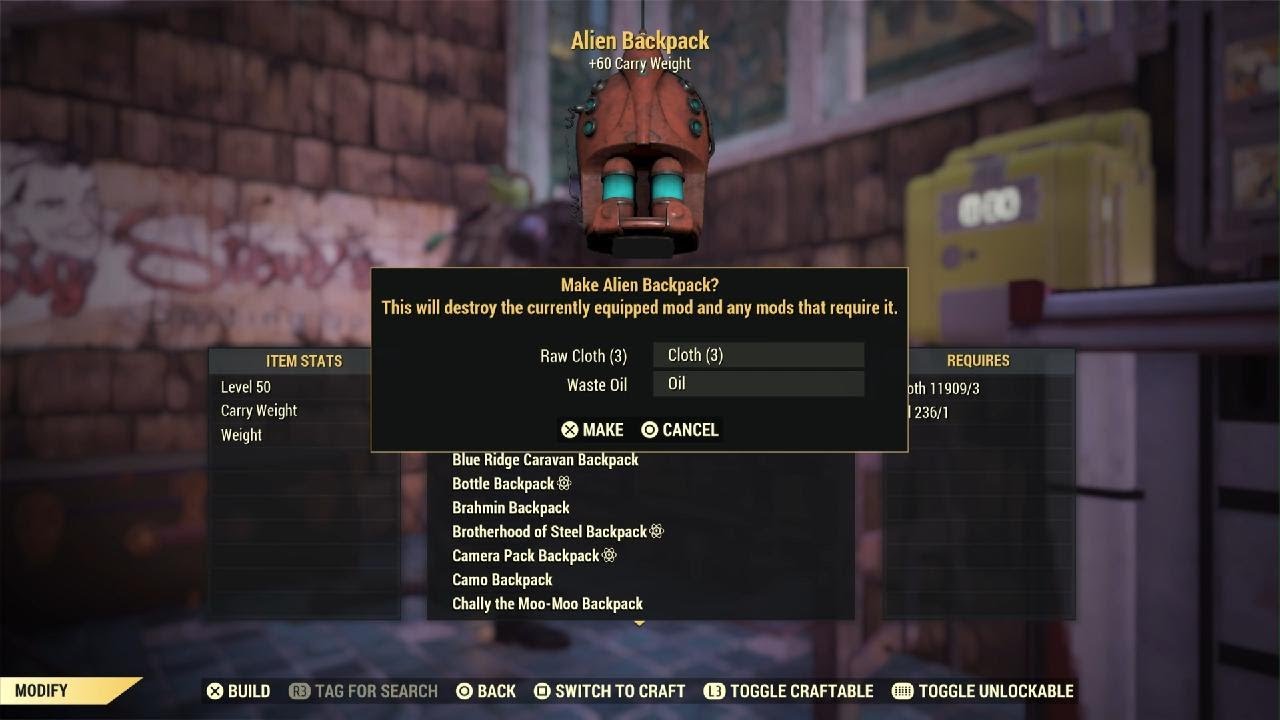Click CANCEL to dismiss the crafting prompt
The height and width of the screenshot is (720, 1280).
683,430
